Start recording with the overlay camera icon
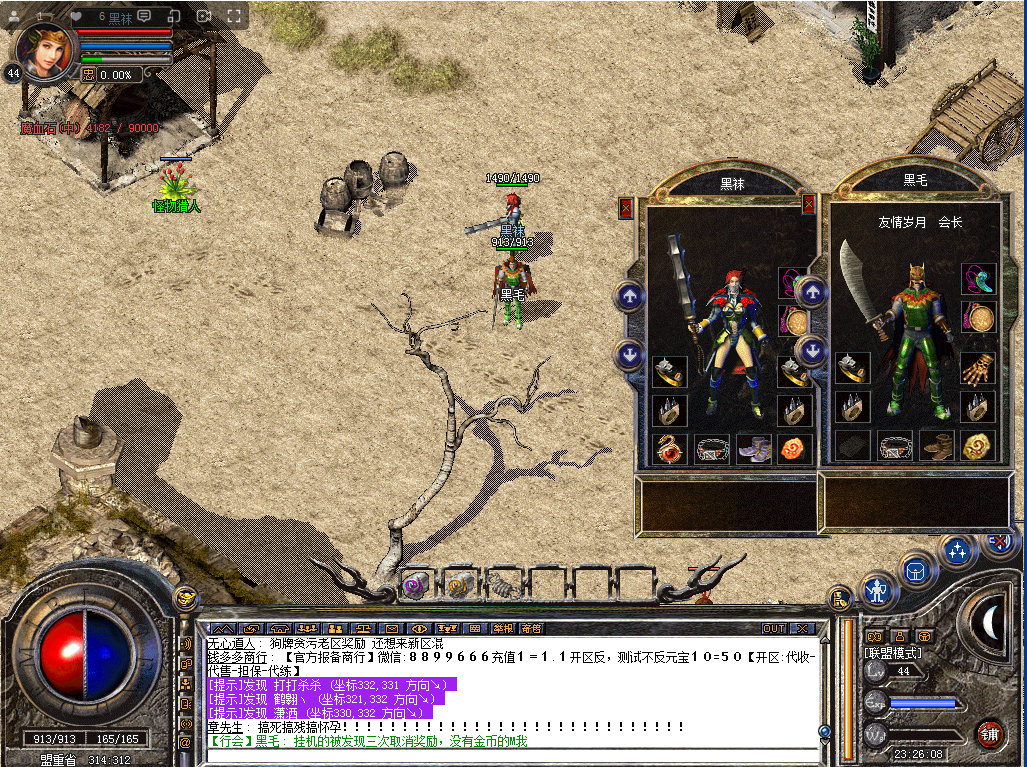 204,16
